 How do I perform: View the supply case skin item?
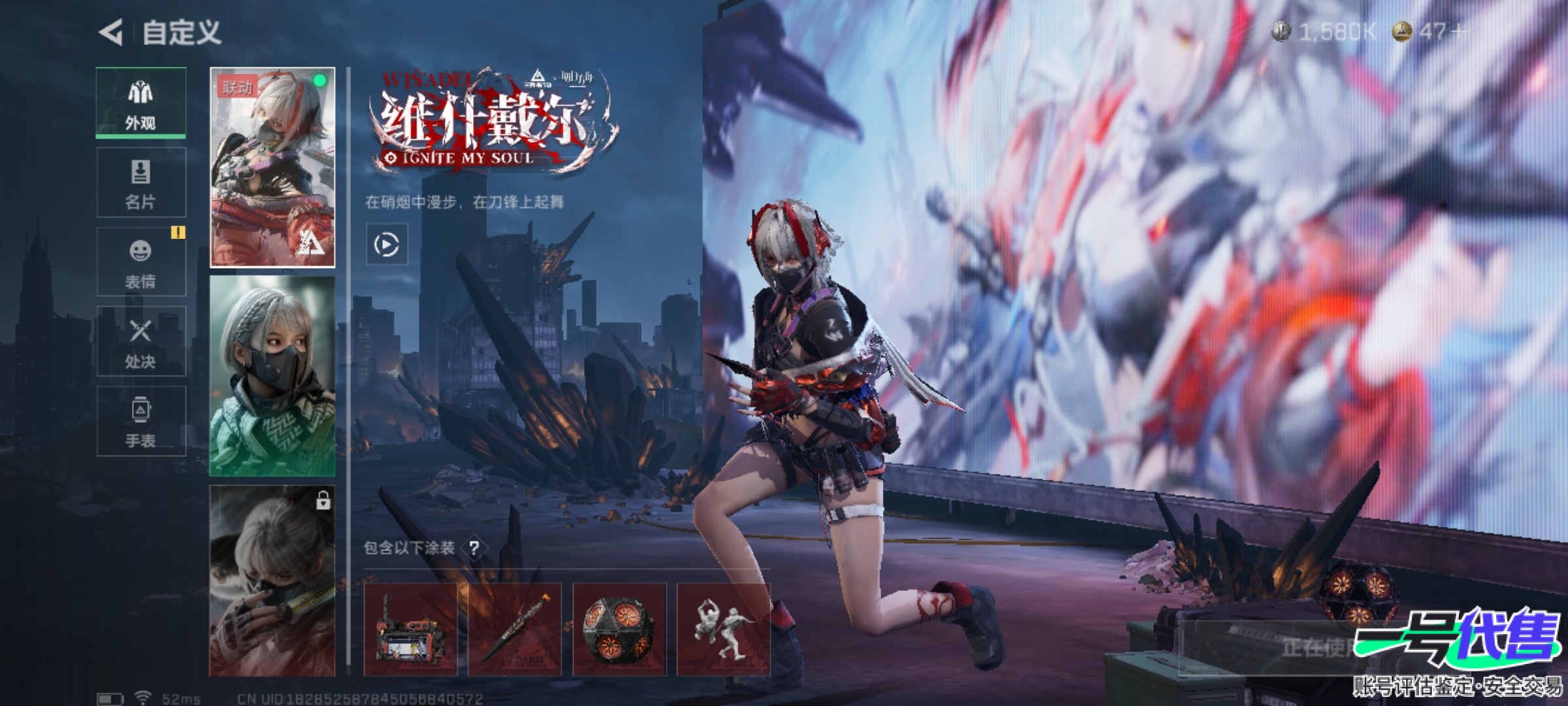pyautogui.click(x=410, y=630)
